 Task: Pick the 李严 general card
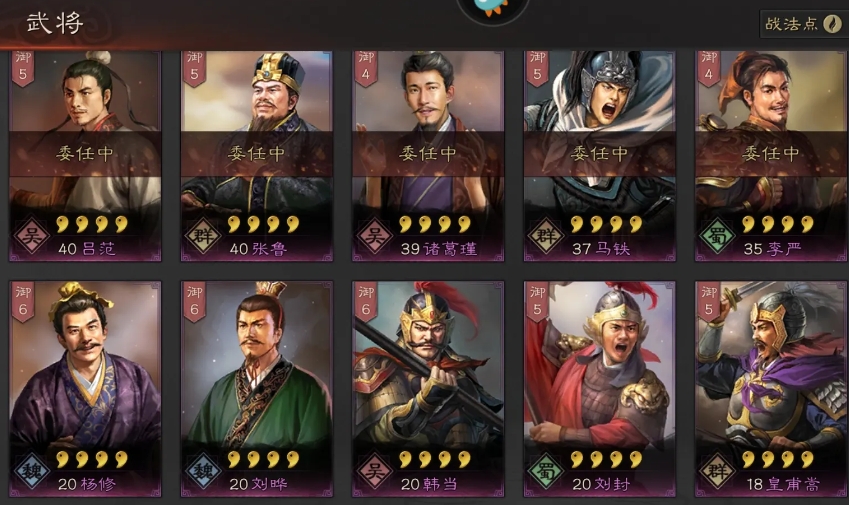click(770, 155)
